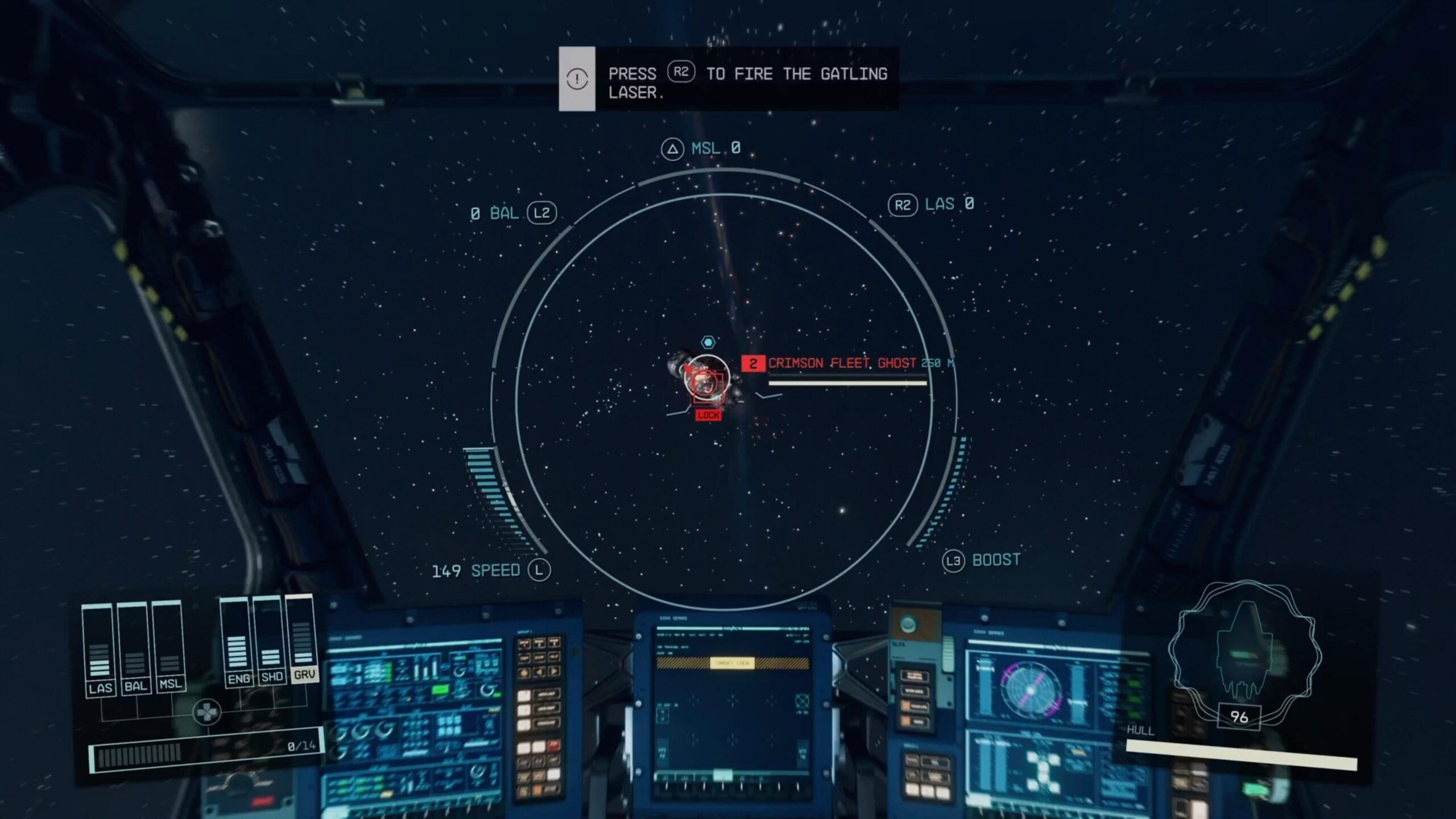
Task: Click the red LOCK tag under the target
Action: pos(708,415)
